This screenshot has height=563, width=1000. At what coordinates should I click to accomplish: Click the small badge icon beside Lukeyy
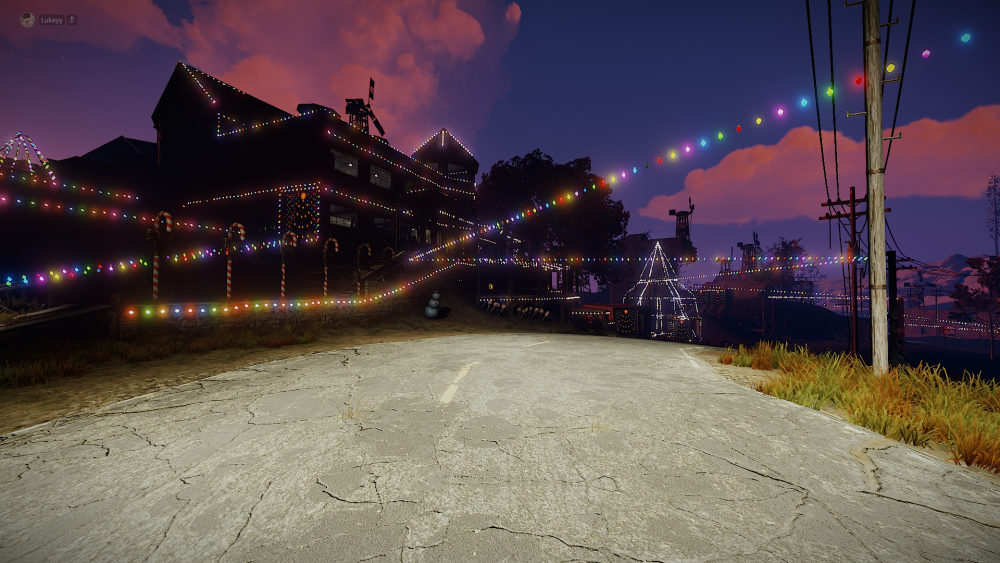click(72, 20)
